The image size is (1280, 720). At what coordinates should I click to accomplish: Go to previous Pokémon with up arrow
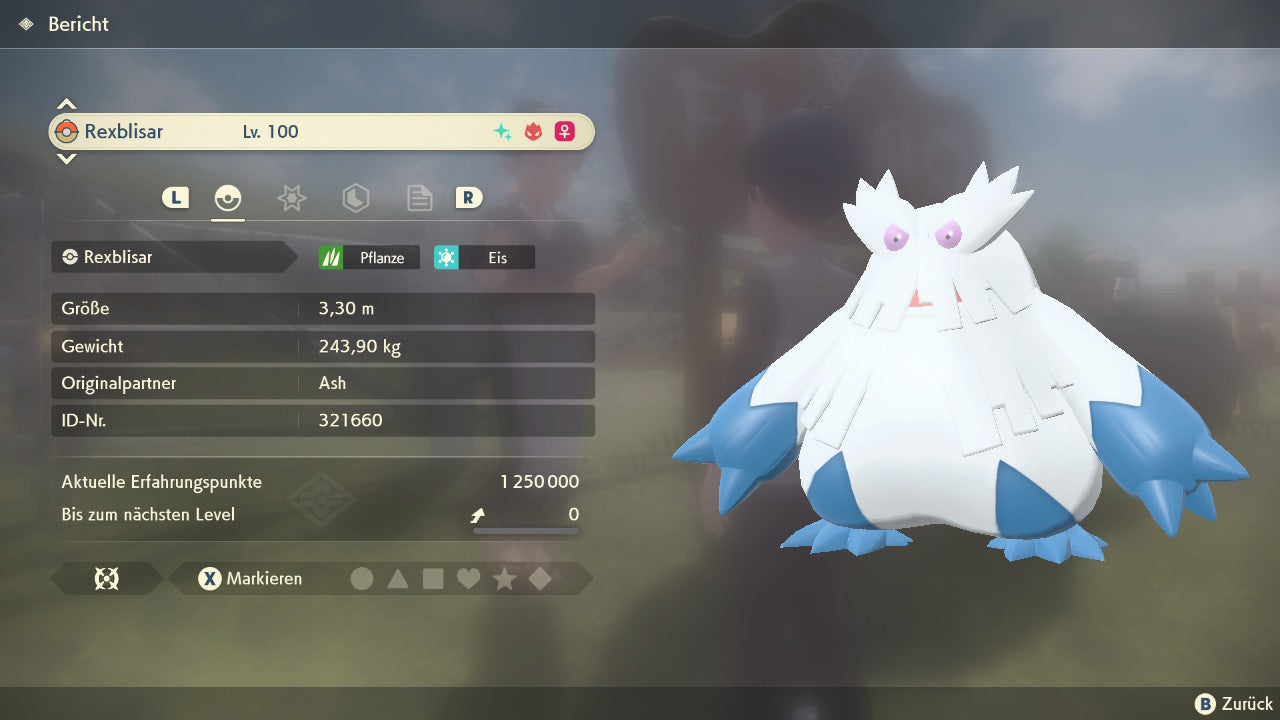[66, 104]
